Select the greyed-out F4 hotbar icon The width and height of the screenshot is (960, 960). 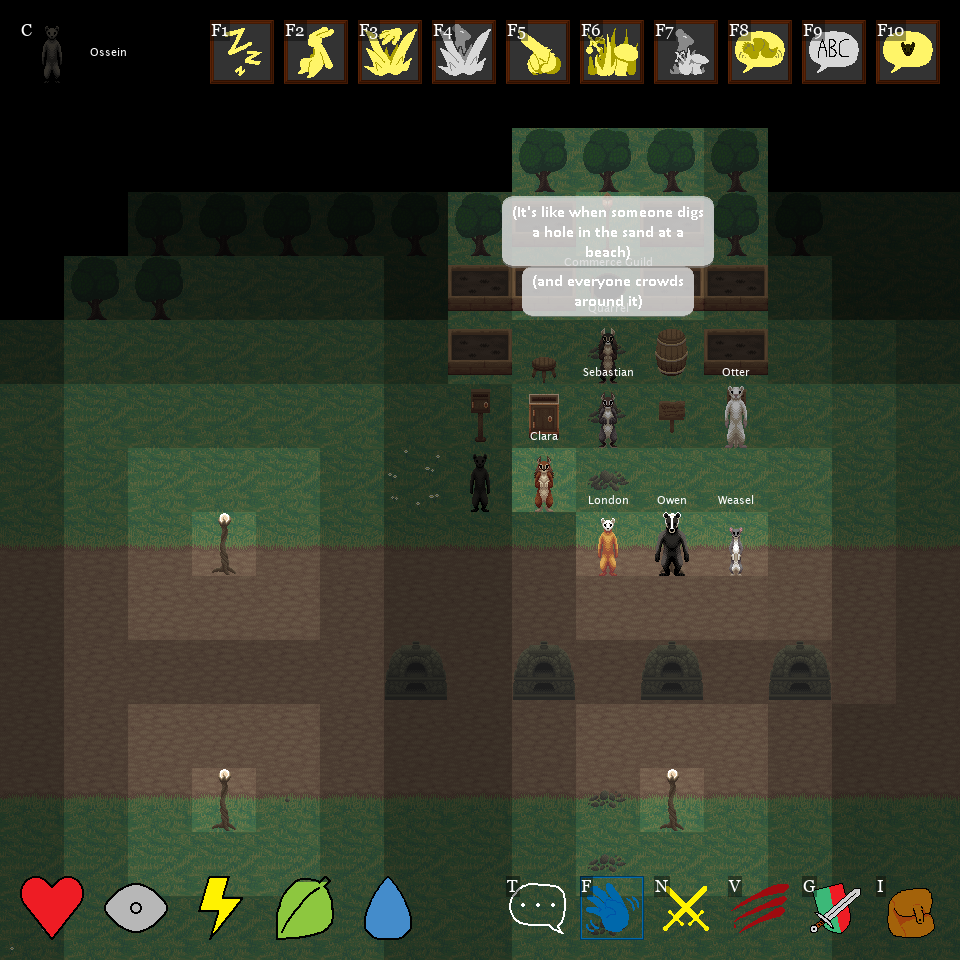(x=464, y=53)
